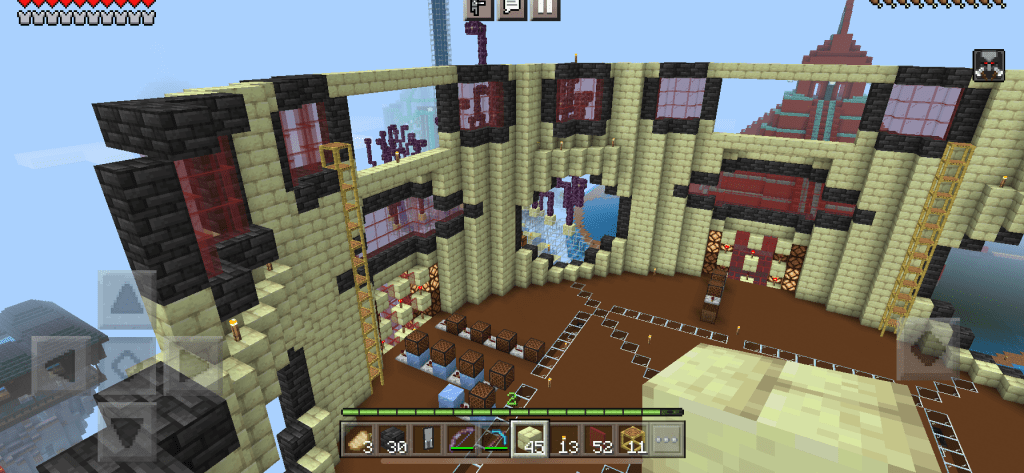Select the black bricks stack of 30
This screenshot has height=473, width=1024.
(394, 440)
